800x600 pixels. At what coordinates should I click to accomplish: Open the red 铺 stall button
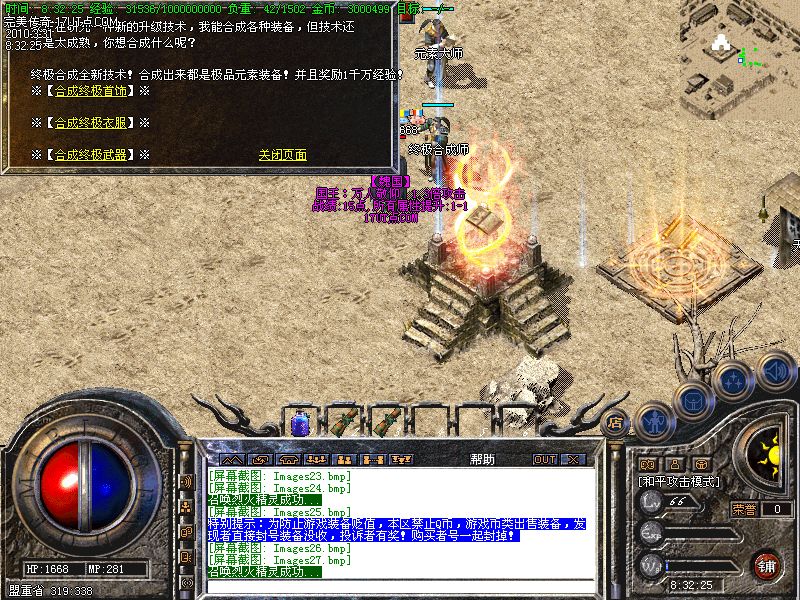pos(767,565)
